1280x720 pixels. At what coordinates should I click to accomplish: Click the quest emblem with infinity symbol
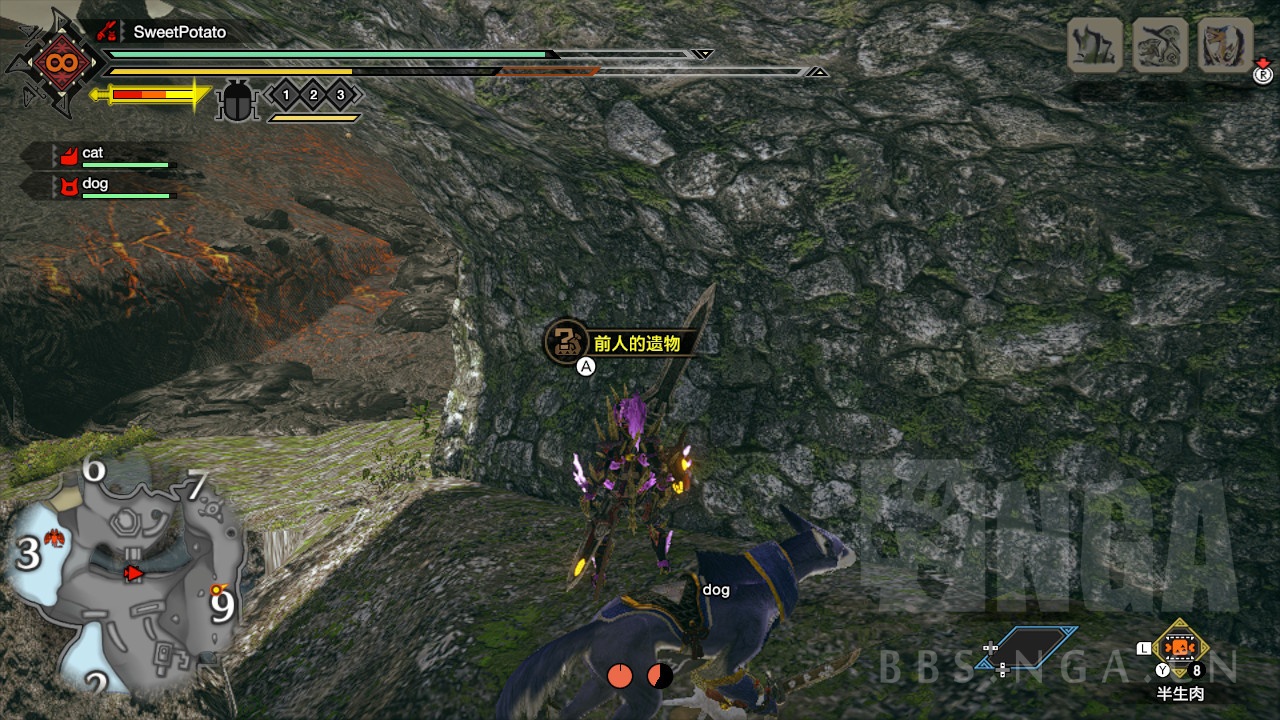(x=54, y=64)
